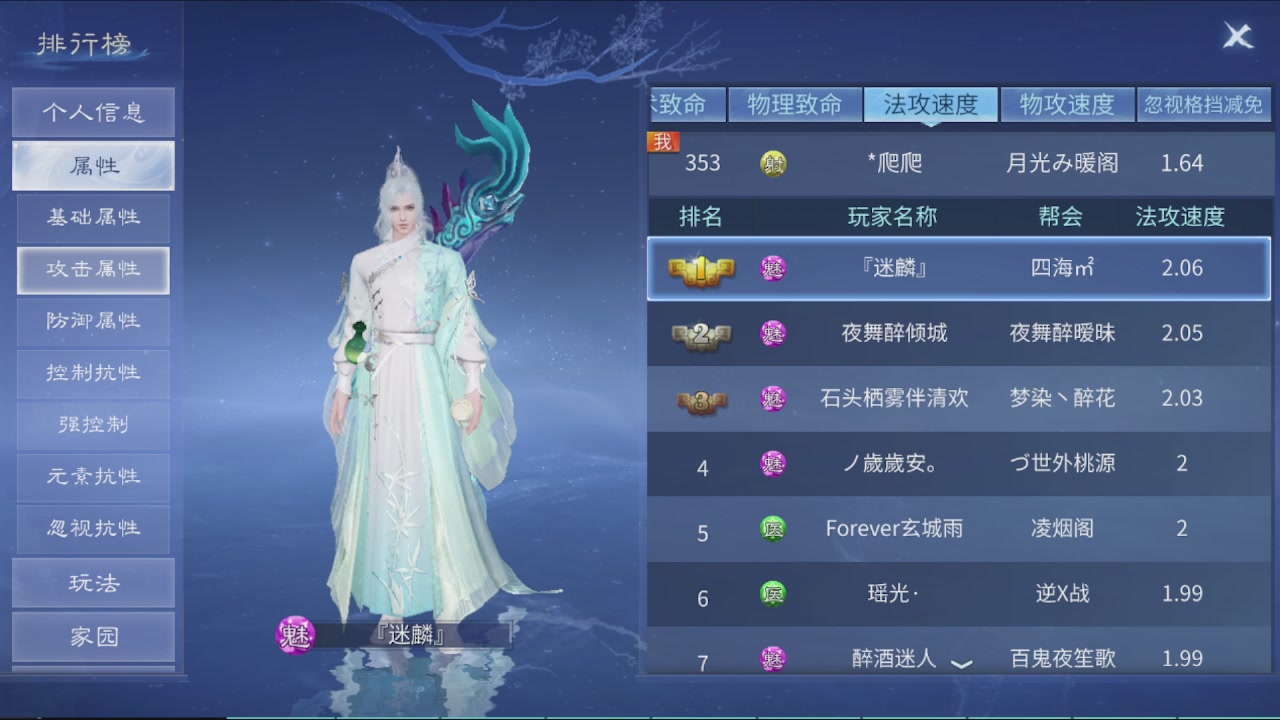Select the purple 魅 class icon beside 『迷麟』
Viewport: 1280px width, 720px height.
(x=772, y=268)
